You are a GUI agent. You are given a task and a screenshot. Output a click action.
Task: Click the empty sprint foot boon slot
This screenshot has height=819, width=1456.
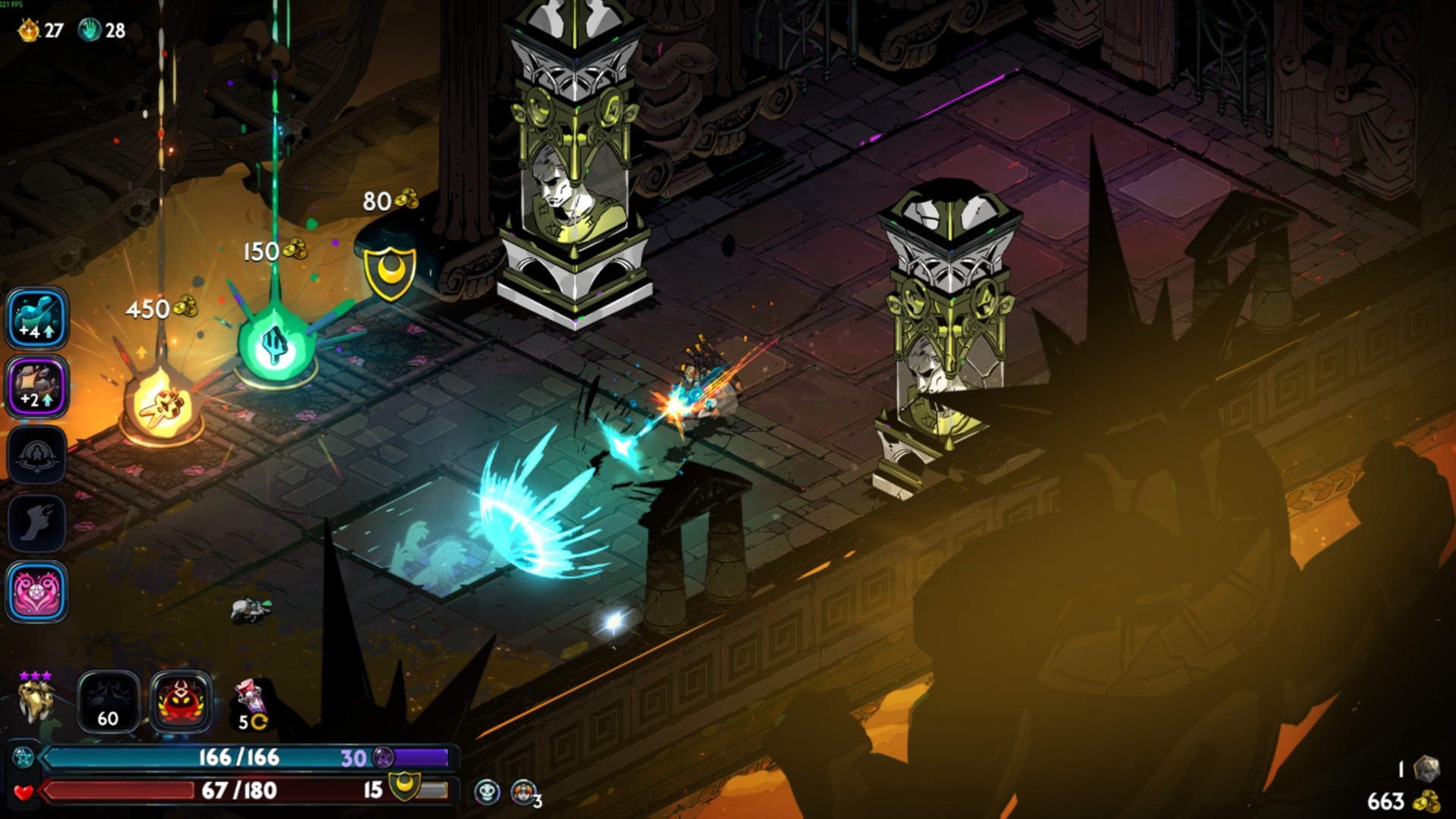[37, 523]
